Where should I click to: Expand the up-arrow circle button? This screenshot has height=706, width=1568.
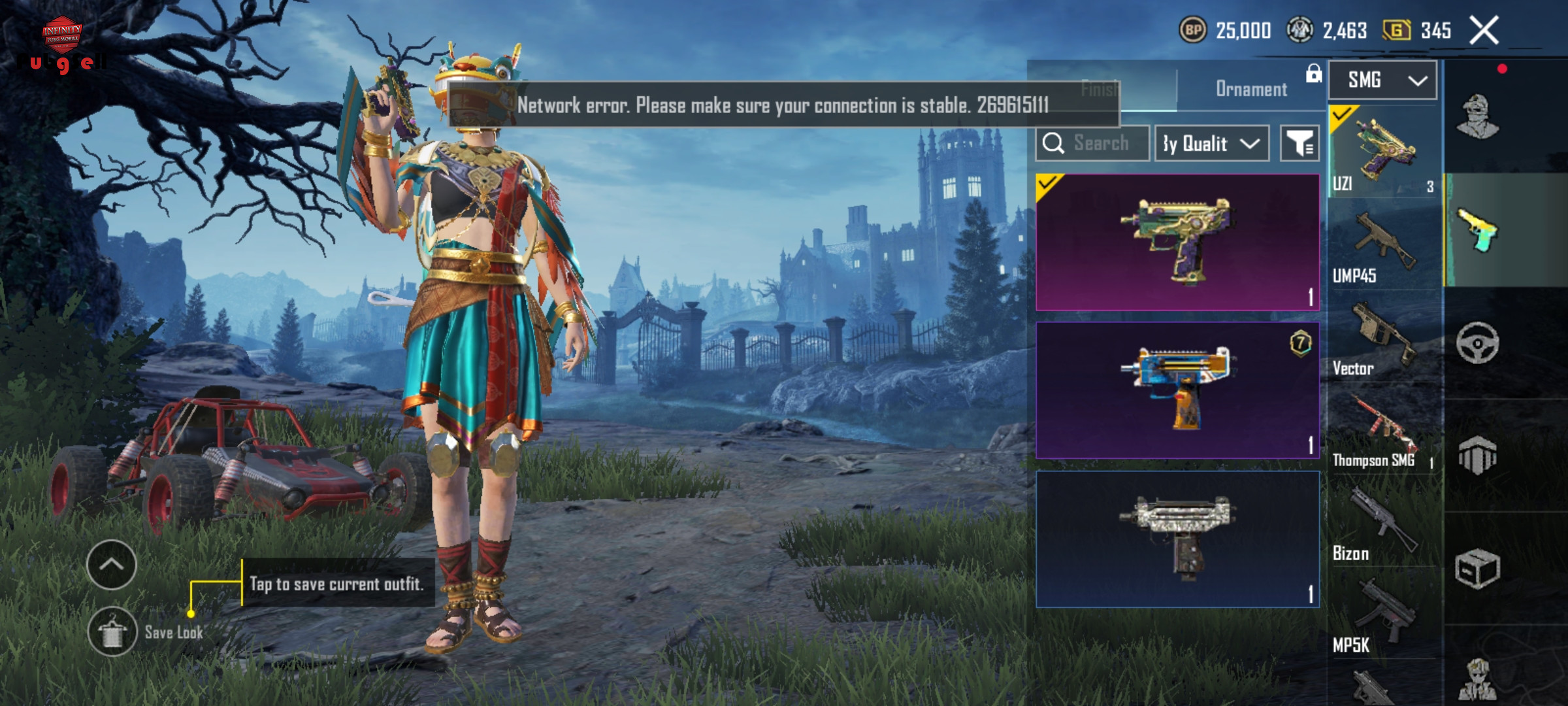click(x=112, y=565)
